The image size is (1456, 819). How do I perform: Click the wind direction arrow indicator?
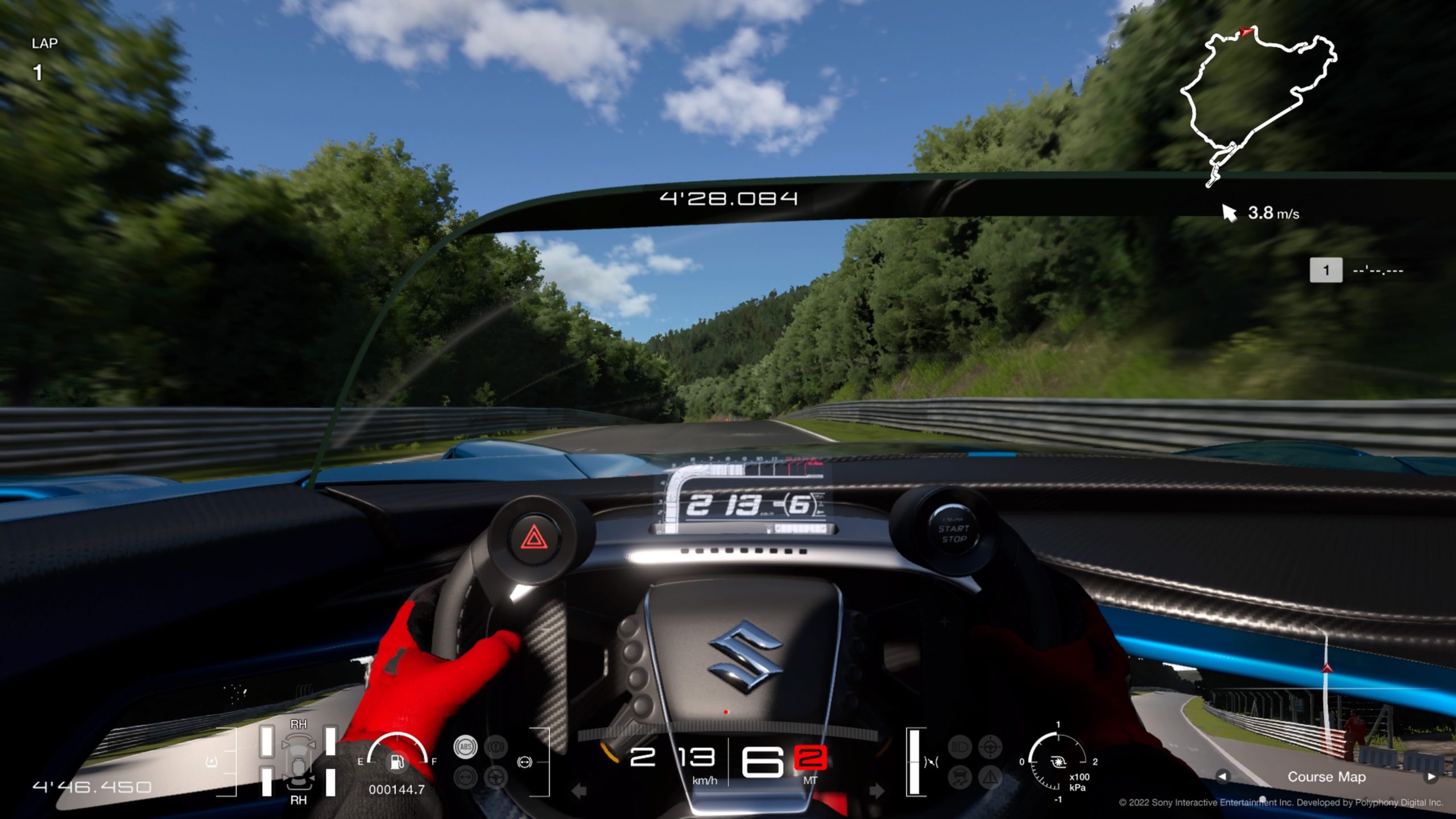1230,213
